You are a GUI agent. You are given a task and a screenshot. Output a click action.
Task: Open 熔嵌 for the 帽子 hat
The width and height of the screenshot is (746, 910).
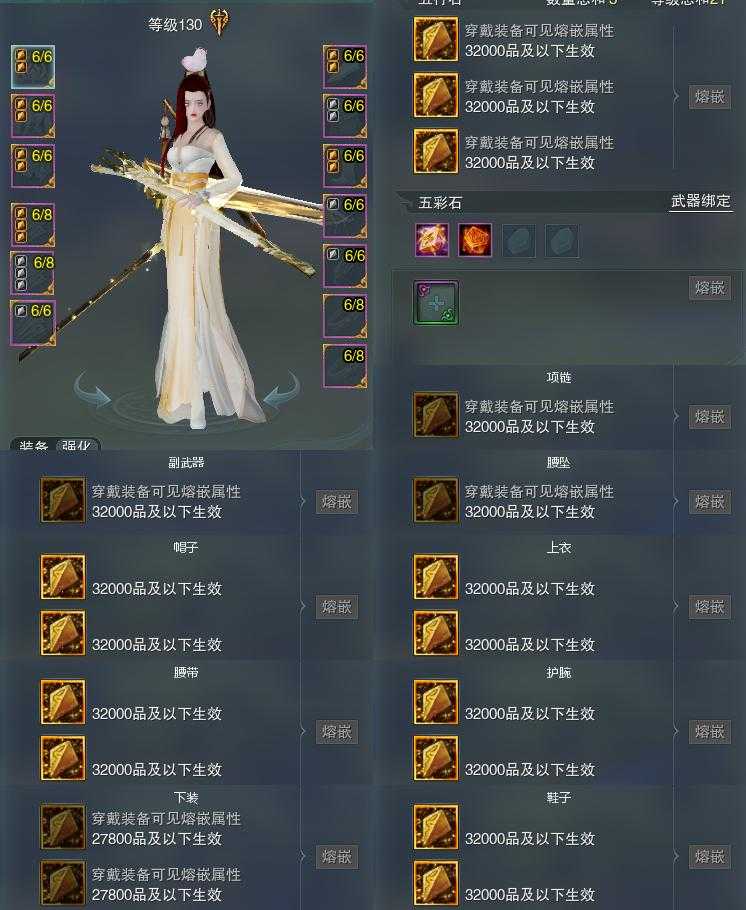tap(336, 607)
